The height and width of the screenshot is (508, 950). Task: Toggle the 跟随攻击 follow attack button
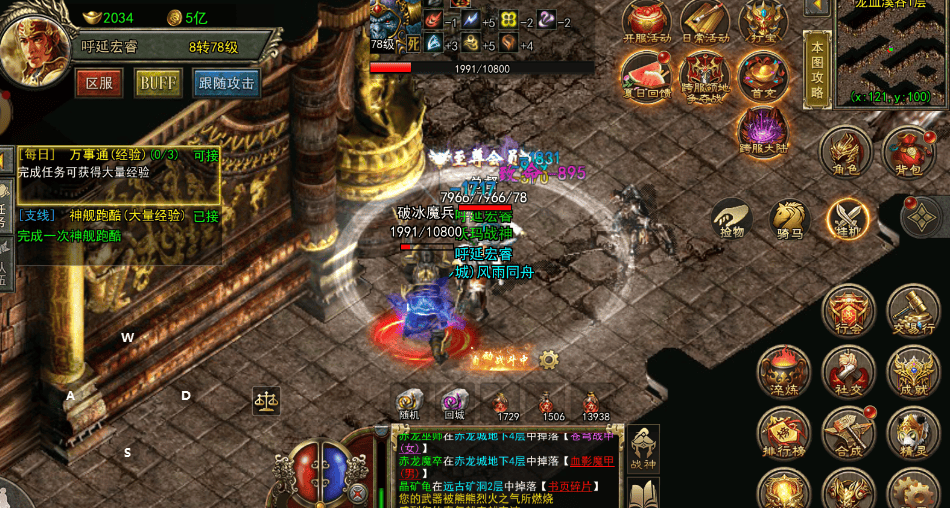tap(226, 83)
